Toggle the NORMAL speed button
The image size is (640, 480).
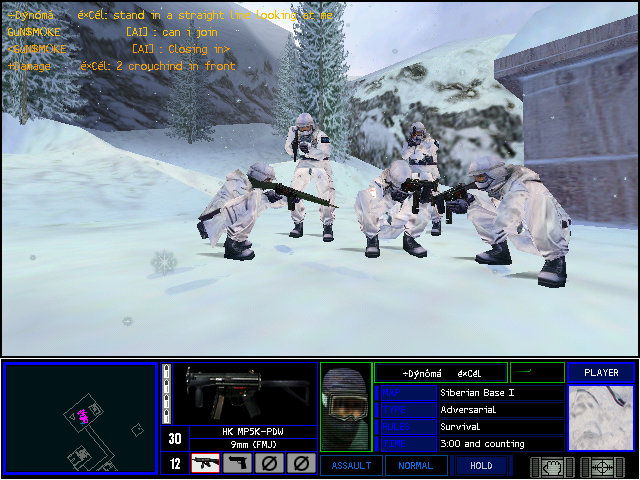pyautogui.click(x=415, y=465)
